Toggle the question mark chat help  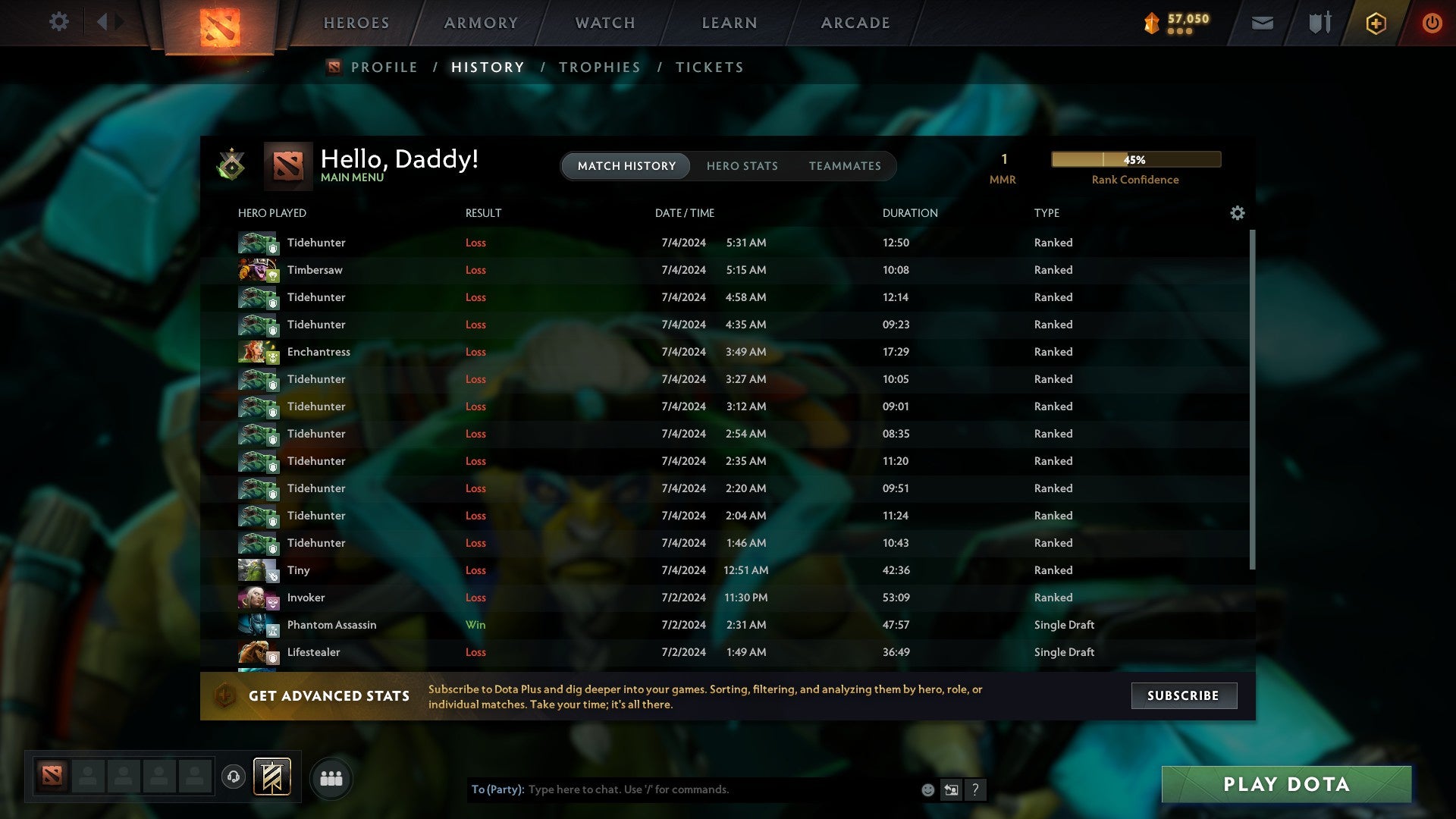coord(975,789)
